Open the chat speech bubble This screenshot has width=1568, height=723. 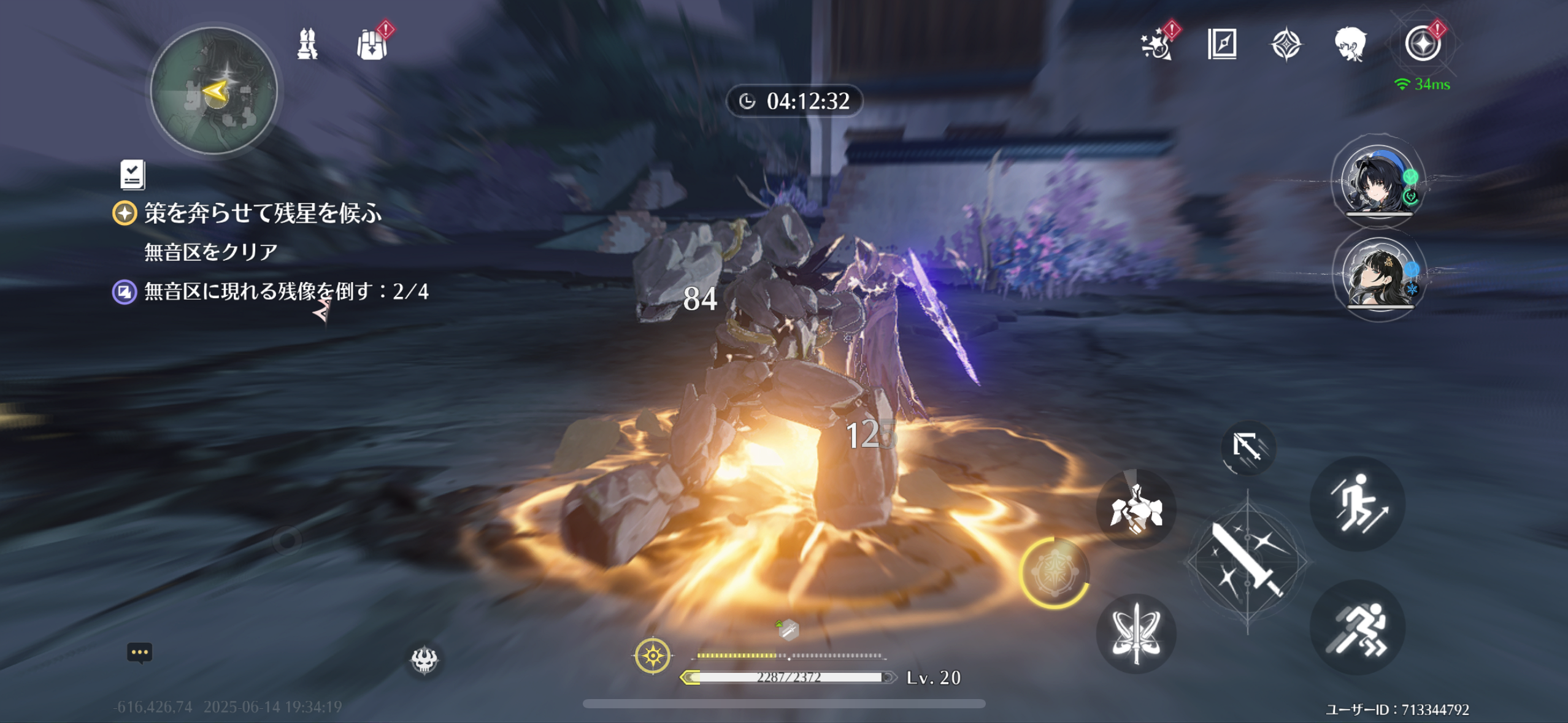click(x=139, y=652)
